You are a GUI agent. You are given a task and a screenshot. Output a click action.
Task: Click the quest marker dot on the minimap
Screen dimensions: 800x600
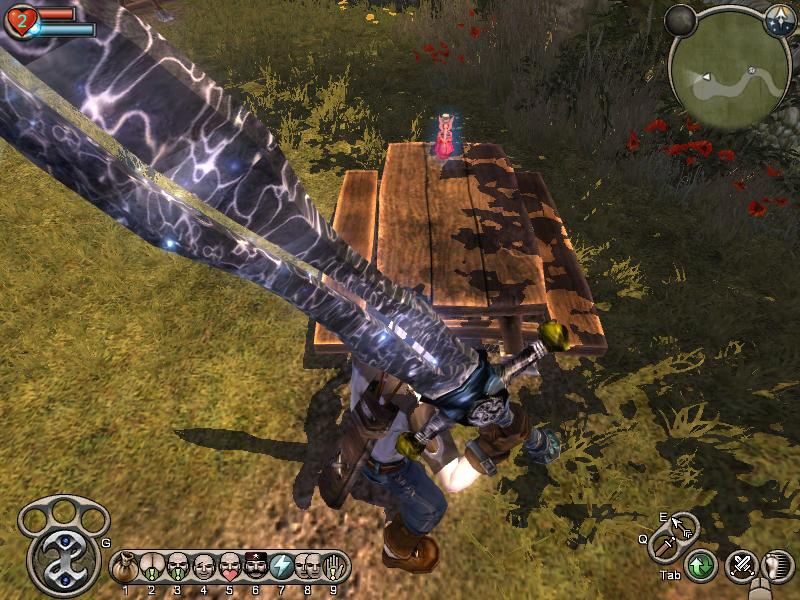click(x=750, y=71)
